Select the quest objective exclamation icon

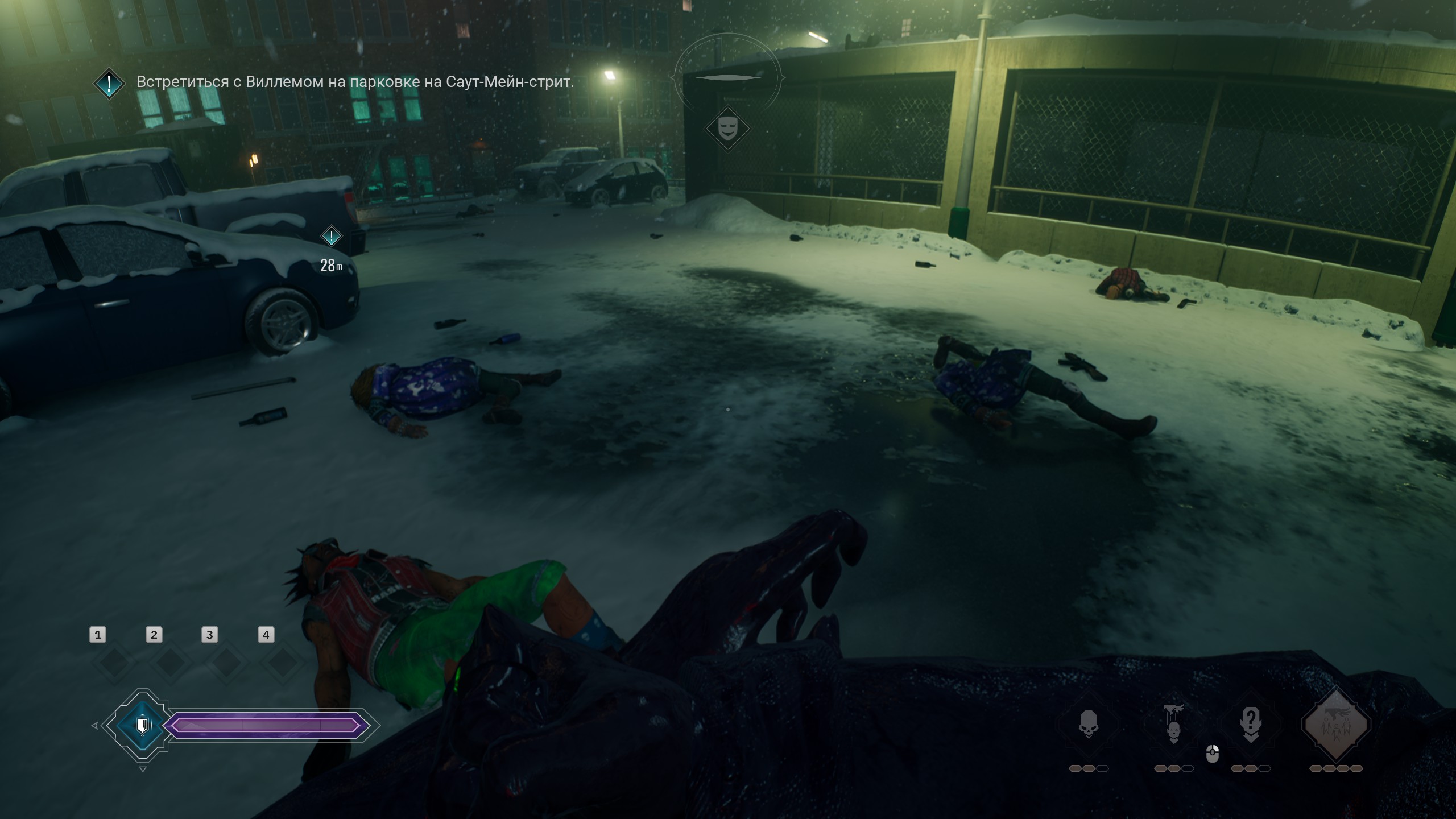109,83
